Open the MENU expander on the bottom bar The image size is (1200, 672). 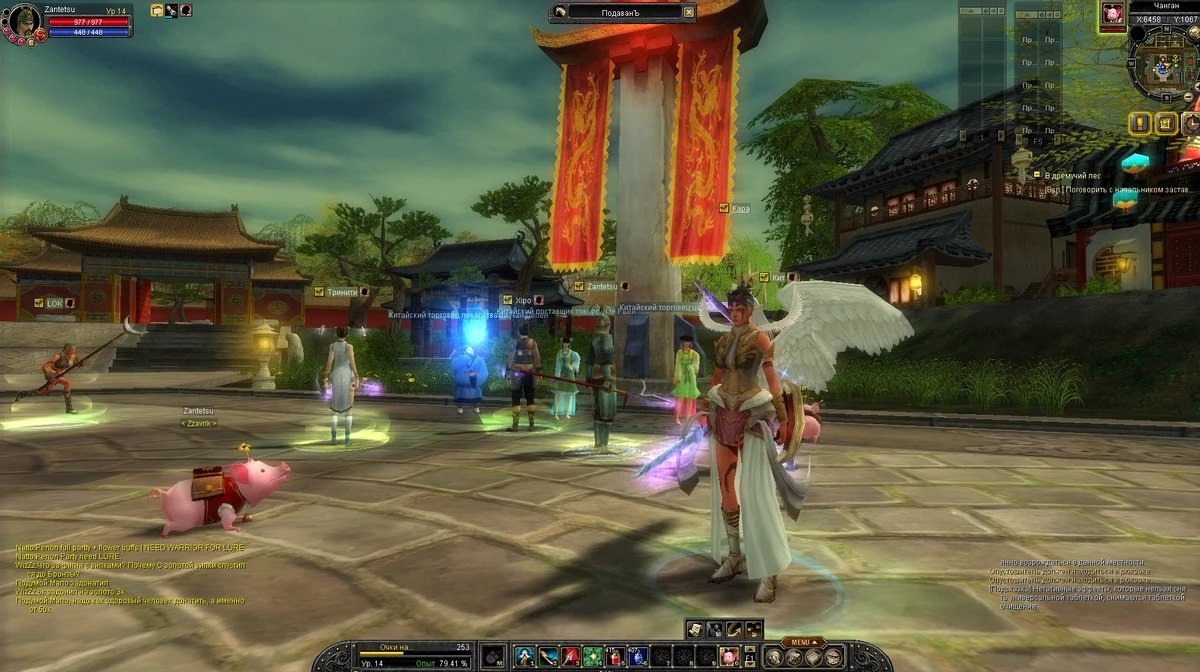point(800,641)
